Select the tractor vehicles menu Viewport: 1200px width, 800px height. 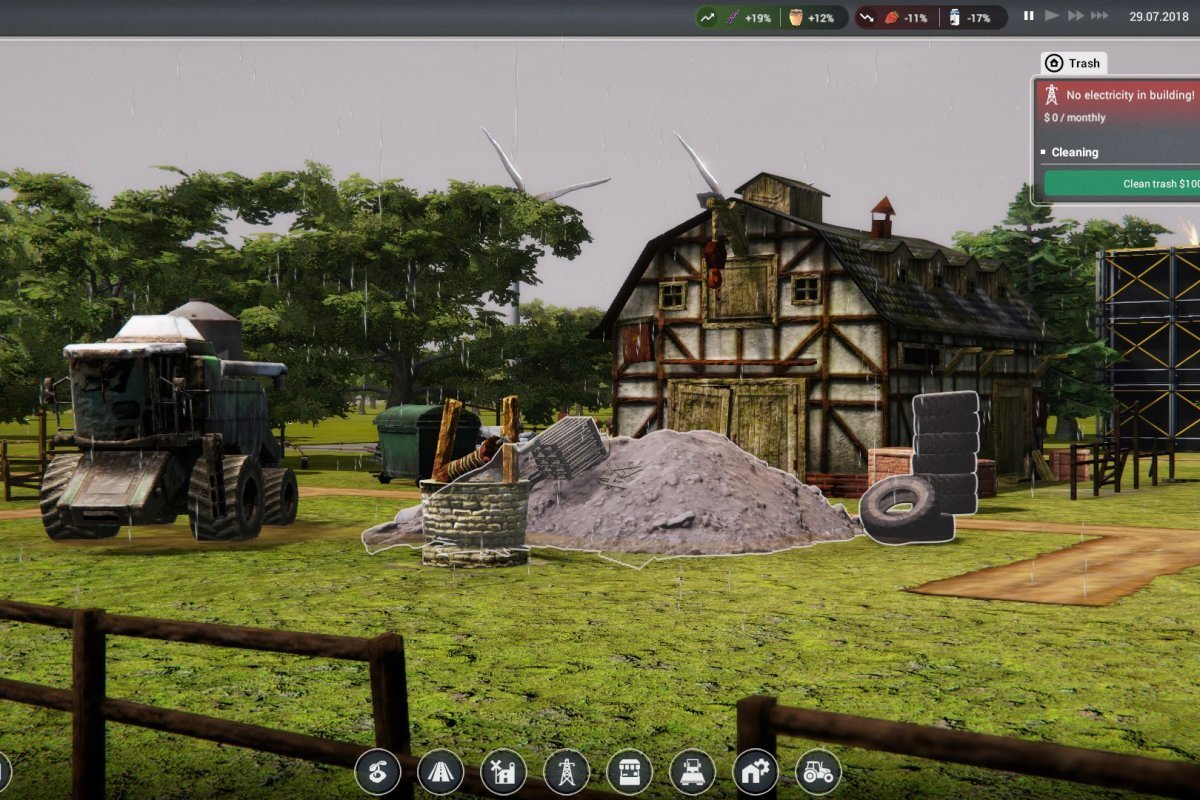click(x=818, y=772)
